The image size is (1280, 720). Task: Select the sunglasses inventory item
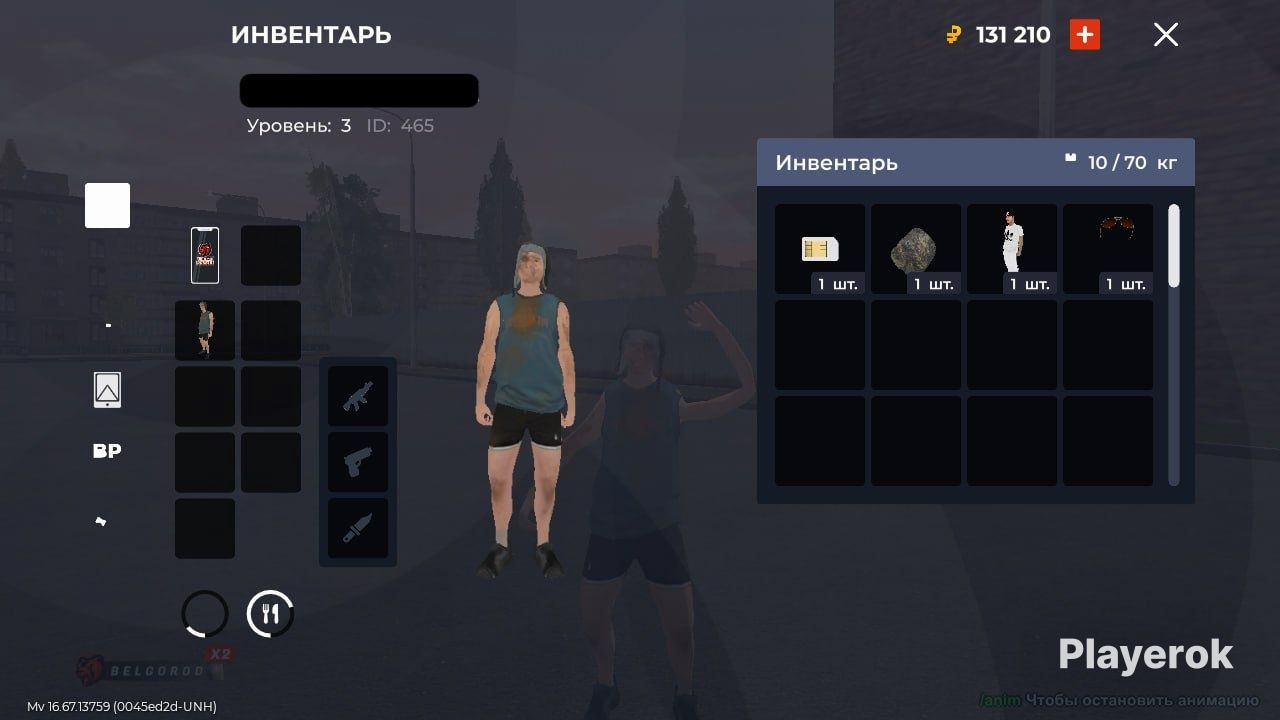1108,249
